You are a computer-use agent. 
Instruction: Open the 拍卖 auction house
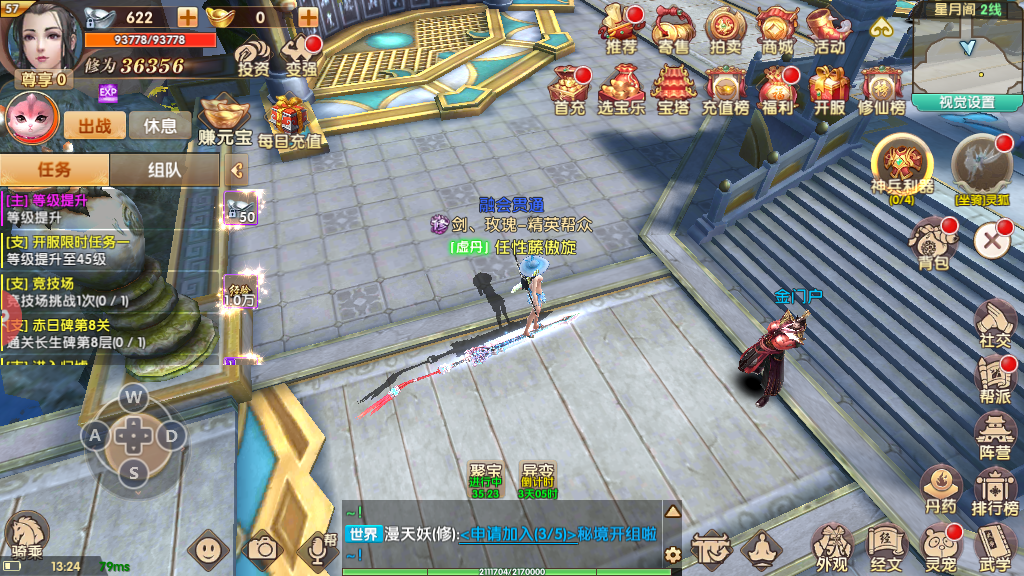(725, 28)
